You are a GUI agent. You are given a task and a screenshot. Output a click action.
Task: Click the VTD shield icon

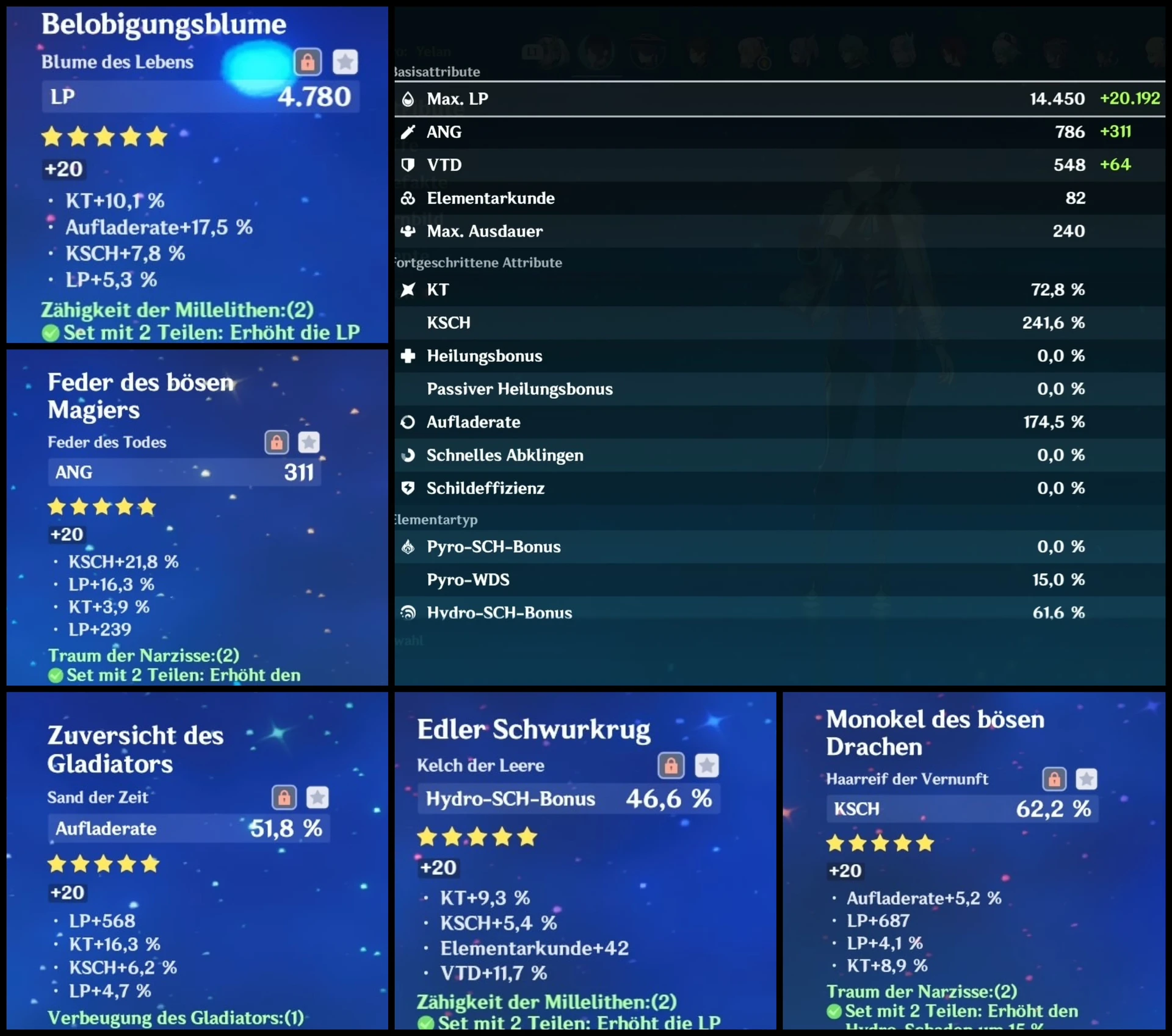(408, 165)
